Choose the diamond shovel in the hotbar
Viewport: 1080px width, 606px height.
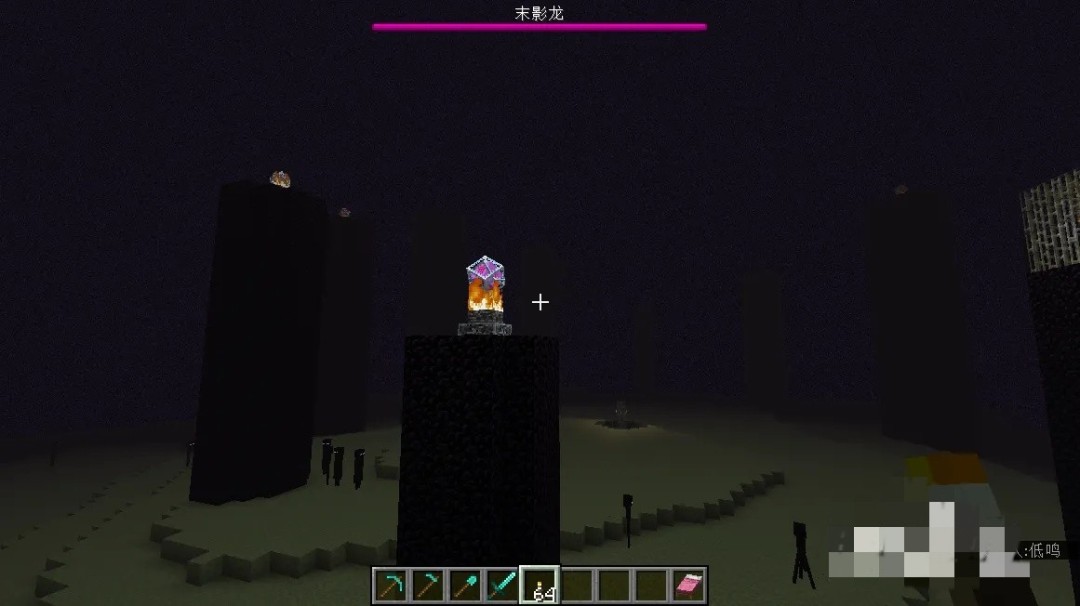click(464, 585)
